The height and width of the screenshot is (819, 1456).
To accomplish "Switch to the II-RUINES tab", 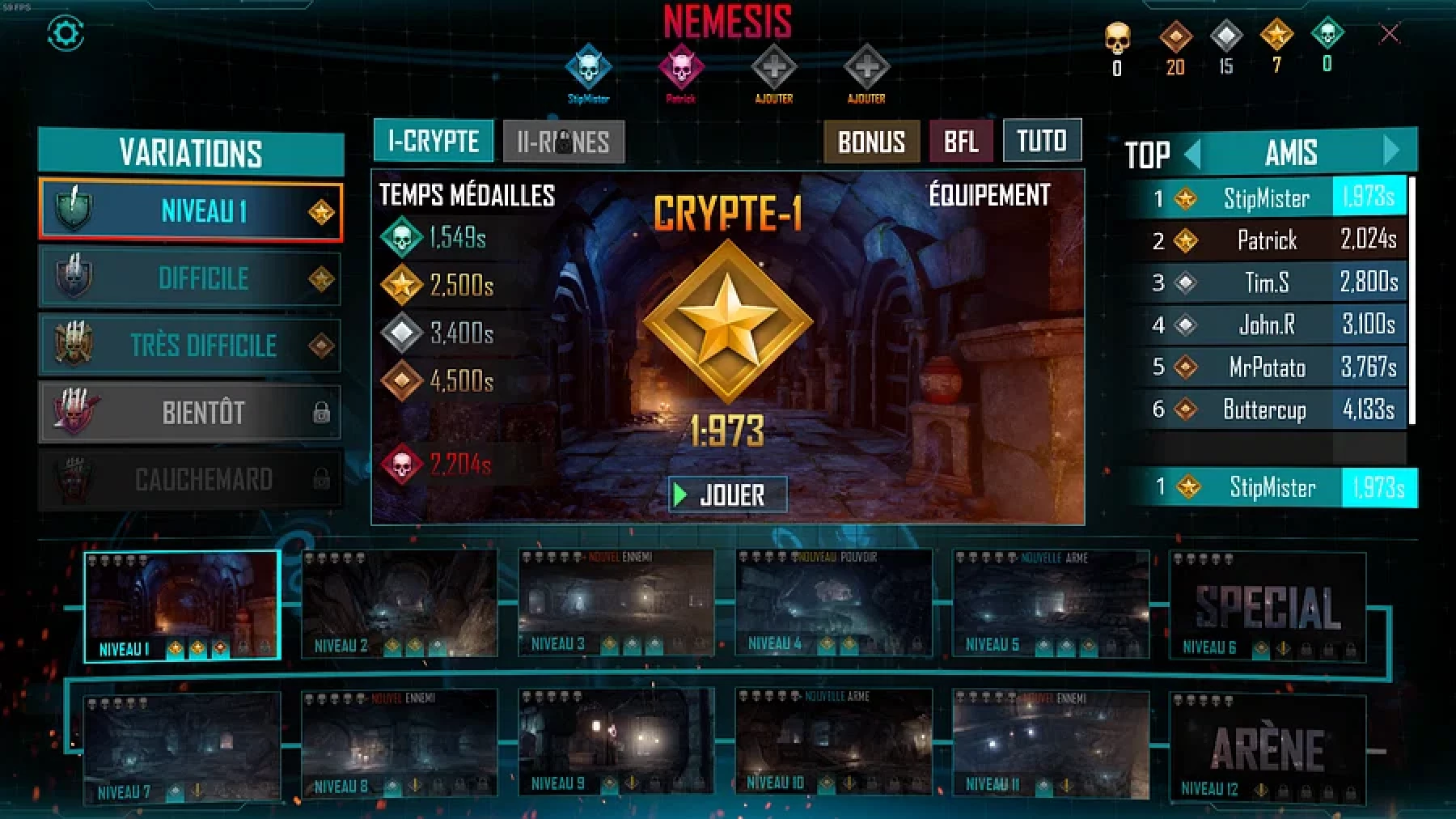I will (x=564, y=141).
